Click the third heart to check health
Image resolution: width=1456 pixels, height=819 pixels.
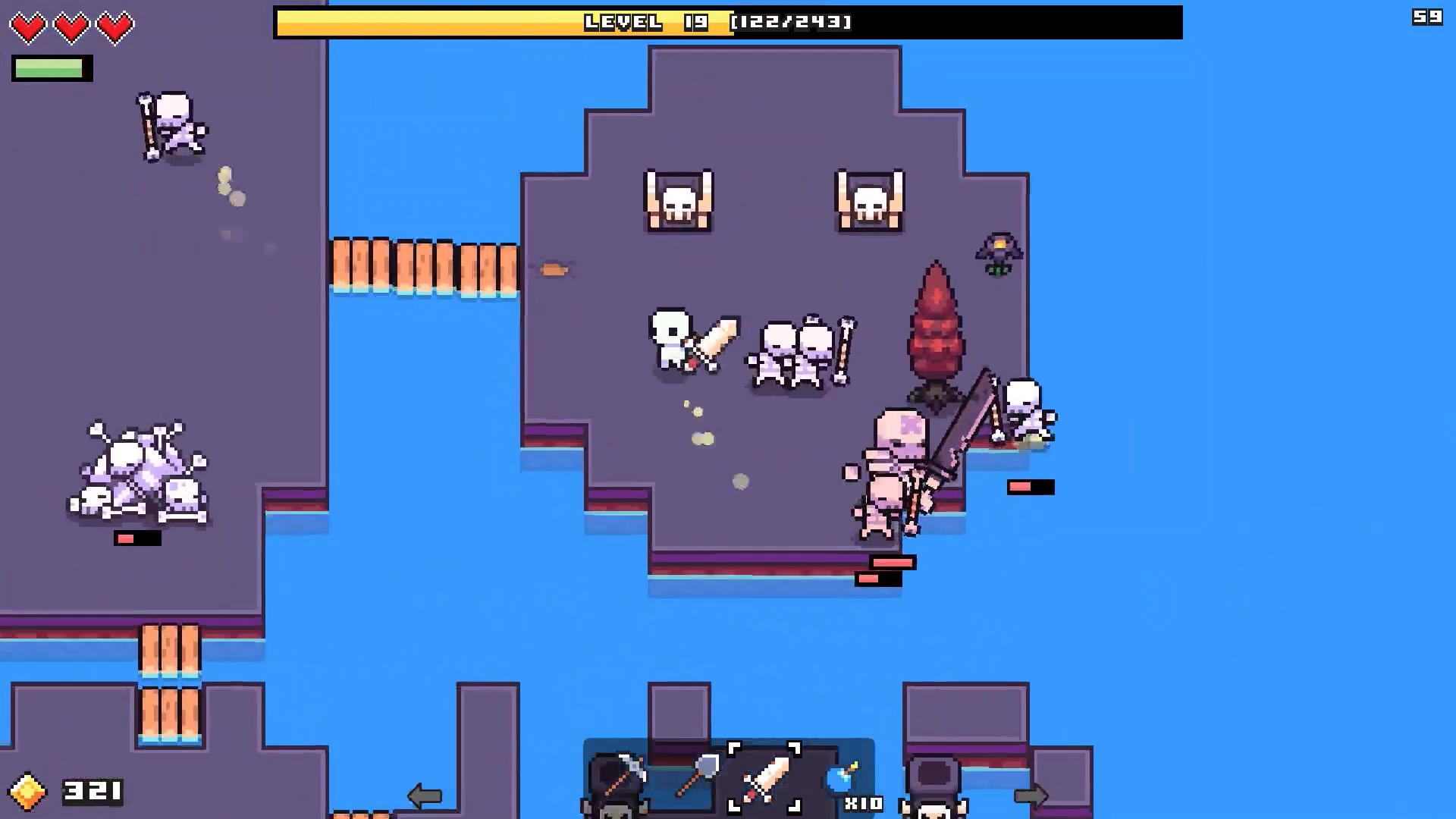click(x=115, y=27)
